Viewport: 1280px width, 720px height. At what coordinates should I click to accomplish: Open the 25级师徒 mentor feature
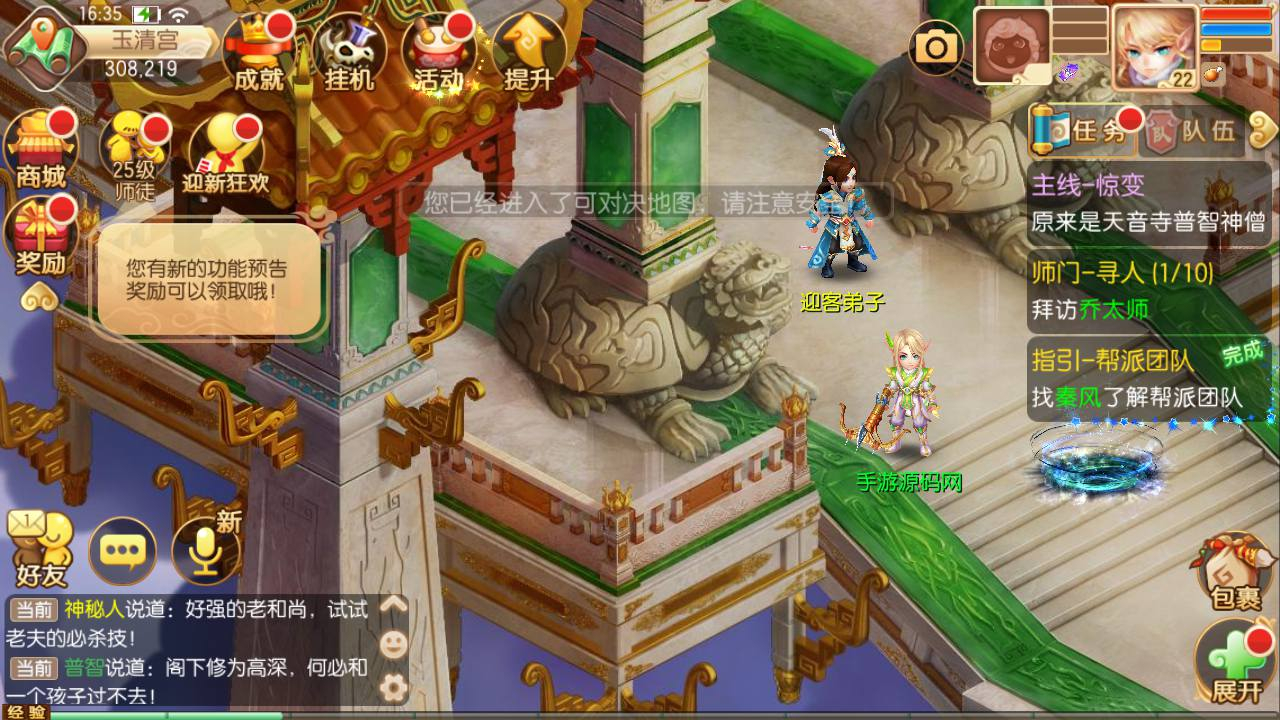click(134, 154)
